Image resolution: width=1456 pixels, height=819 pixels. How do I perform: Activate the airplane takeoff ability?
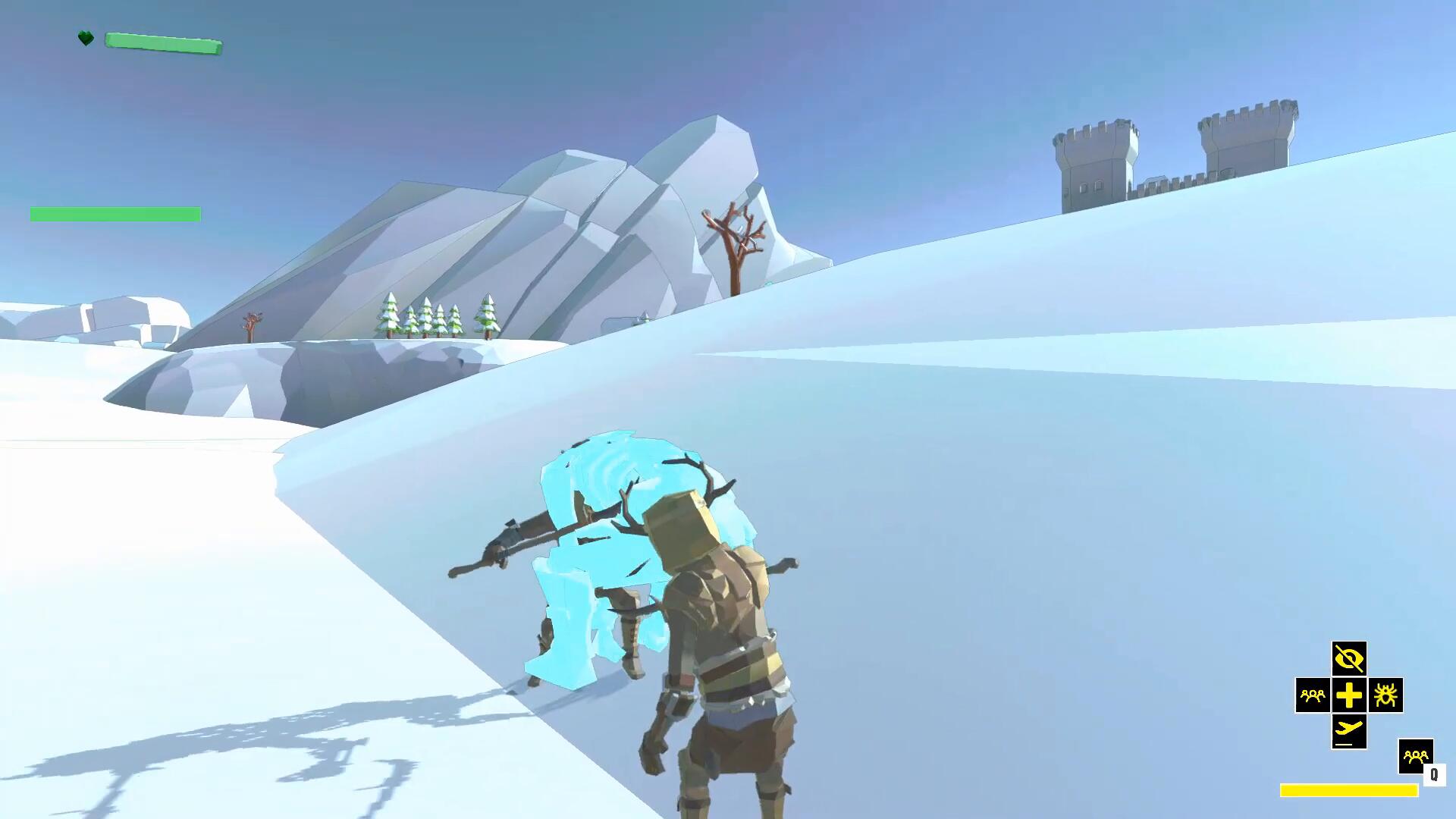(1349, 732)
